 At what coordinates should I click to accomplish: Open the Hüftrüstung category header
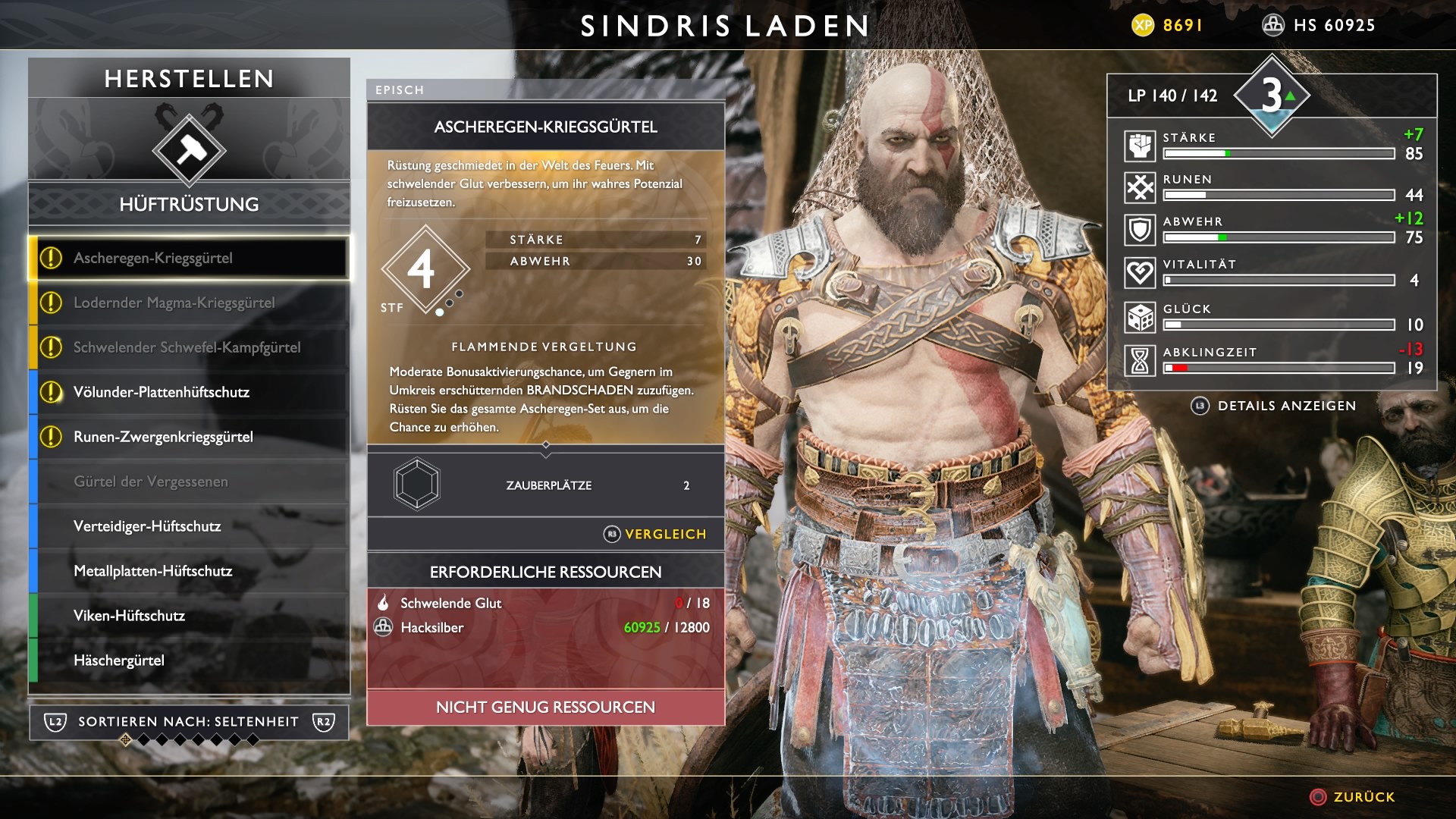[189, 205]
